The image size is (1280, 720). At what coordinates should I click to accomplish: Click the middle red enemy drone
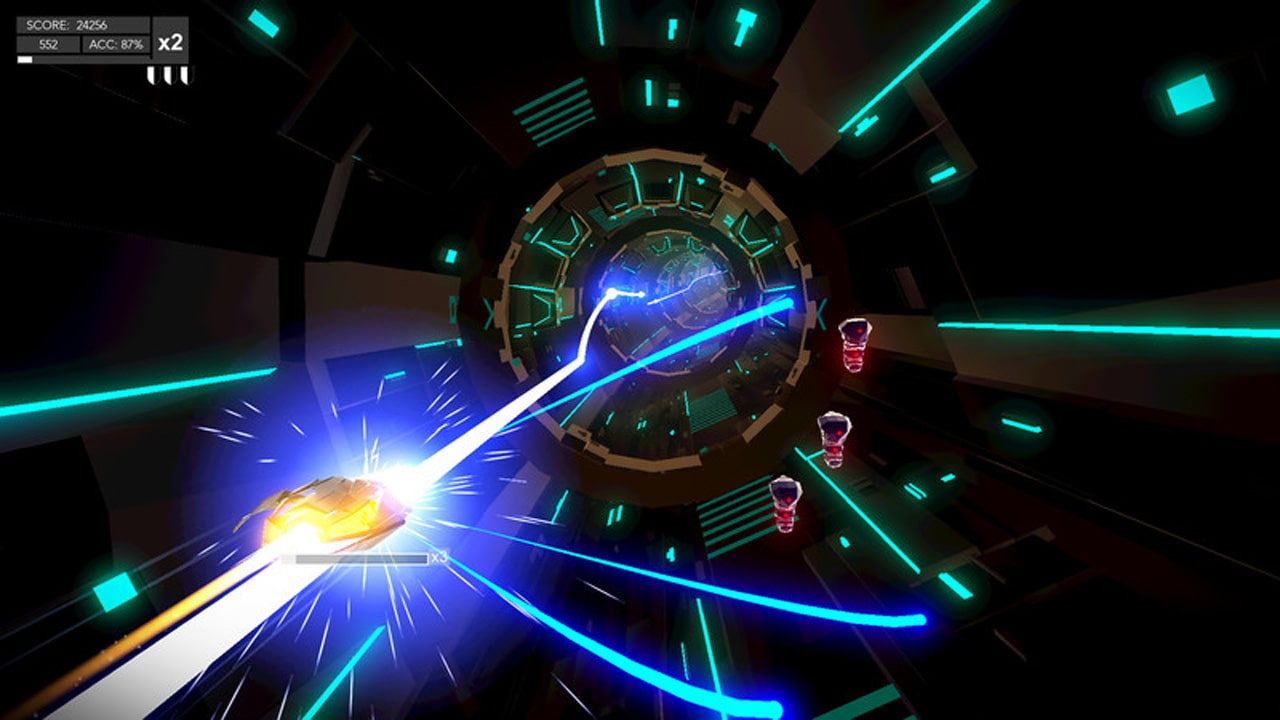click(833, 440)
